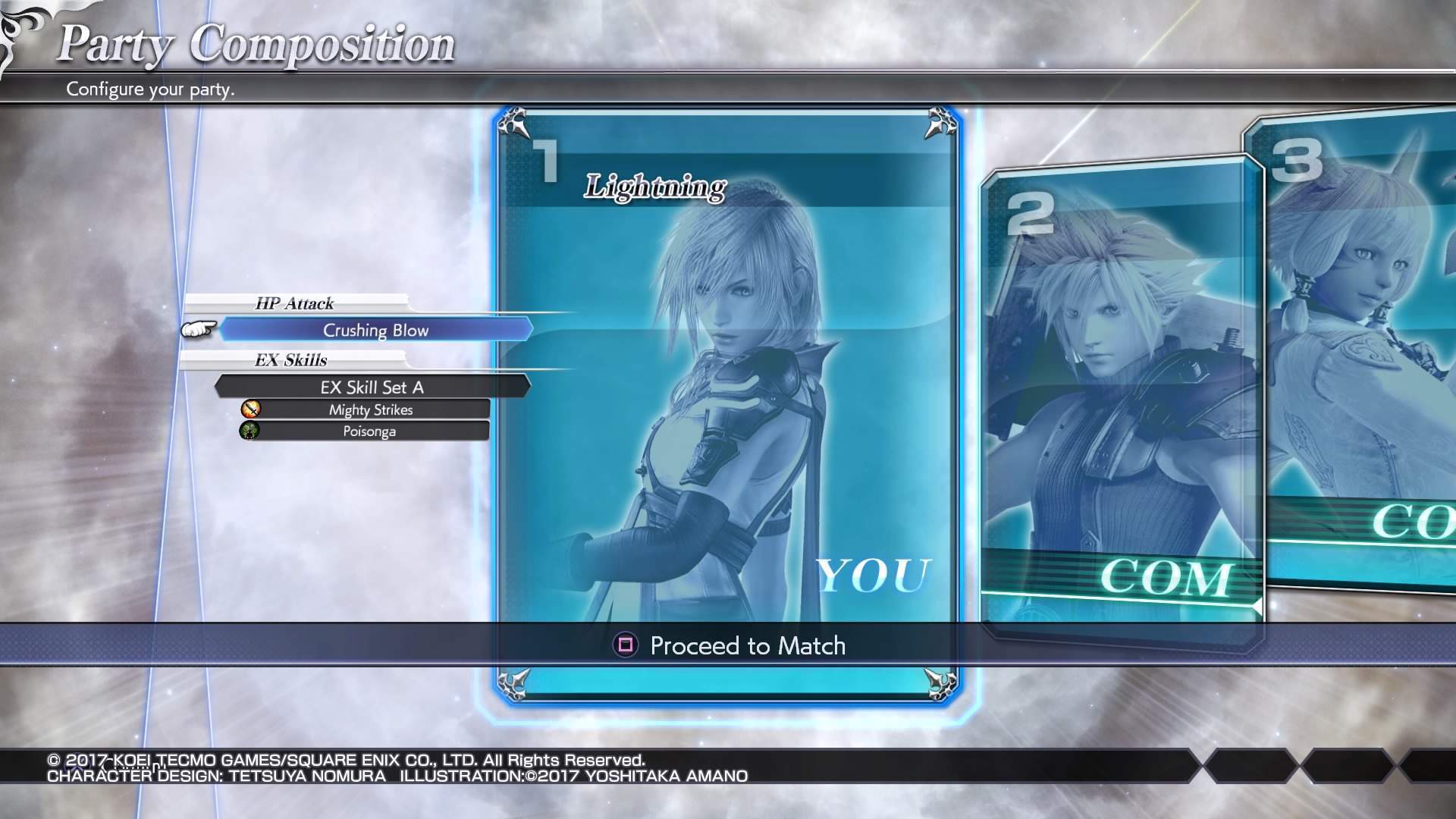Choose EX Skill Set A
This screenshot has width=1456, height=819.
pos(372,388)
